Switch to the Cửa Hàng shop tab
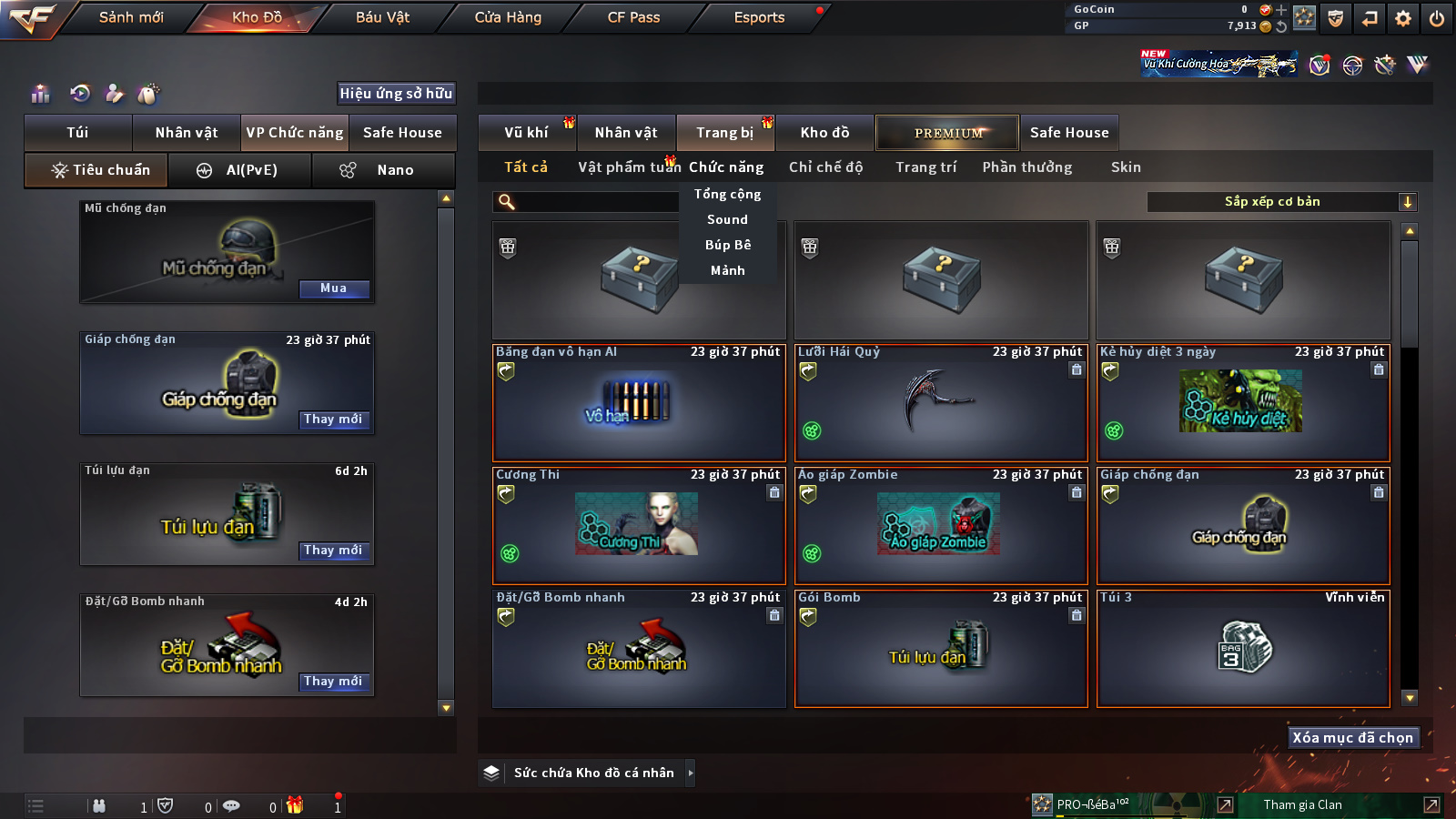 tap(508, 17)
